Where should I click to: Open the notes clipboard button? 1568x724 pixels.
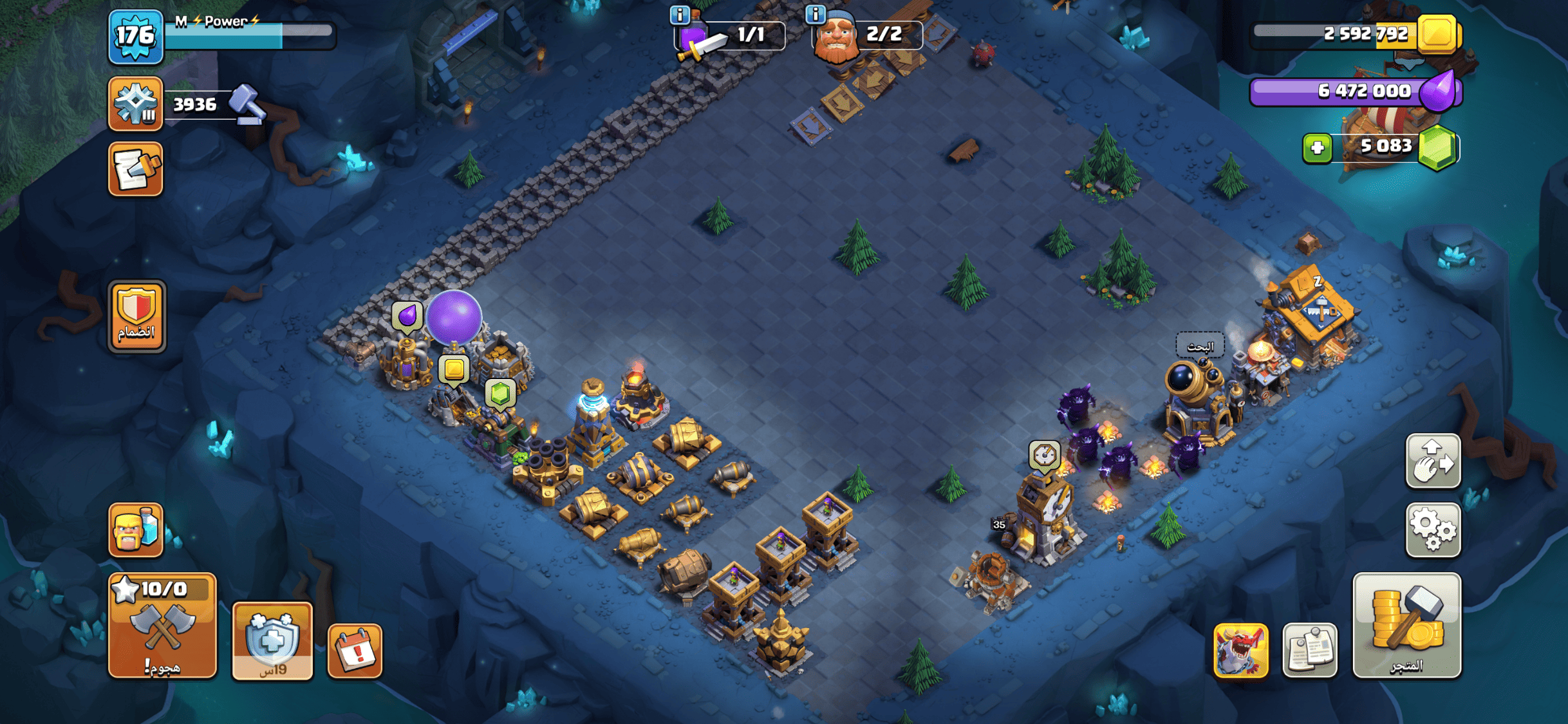1309,651
